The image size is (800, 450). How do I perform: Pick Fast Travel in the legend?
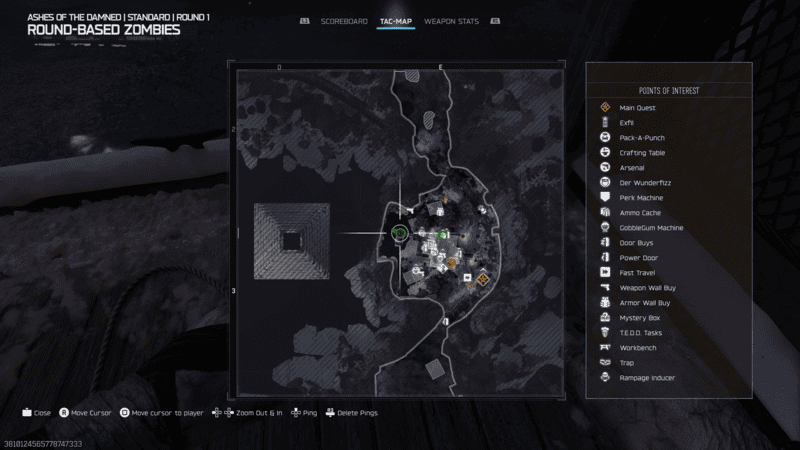point(636,272)
